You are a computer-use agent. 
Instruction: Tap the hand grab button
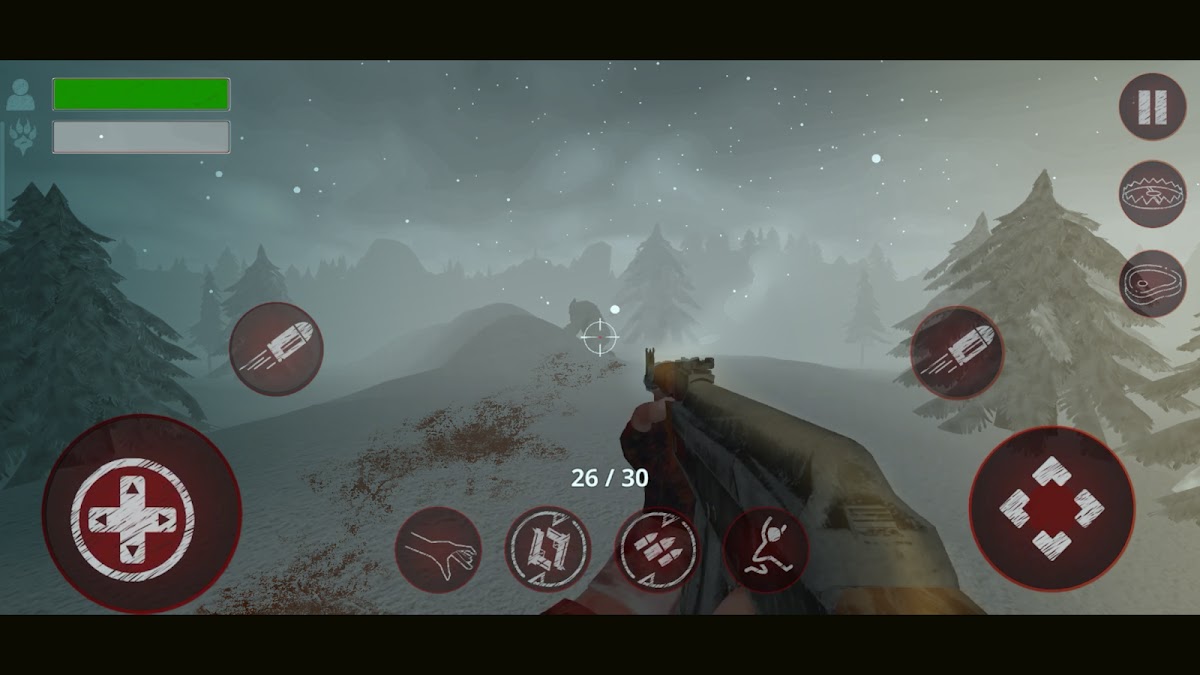[x=438, y=550]
